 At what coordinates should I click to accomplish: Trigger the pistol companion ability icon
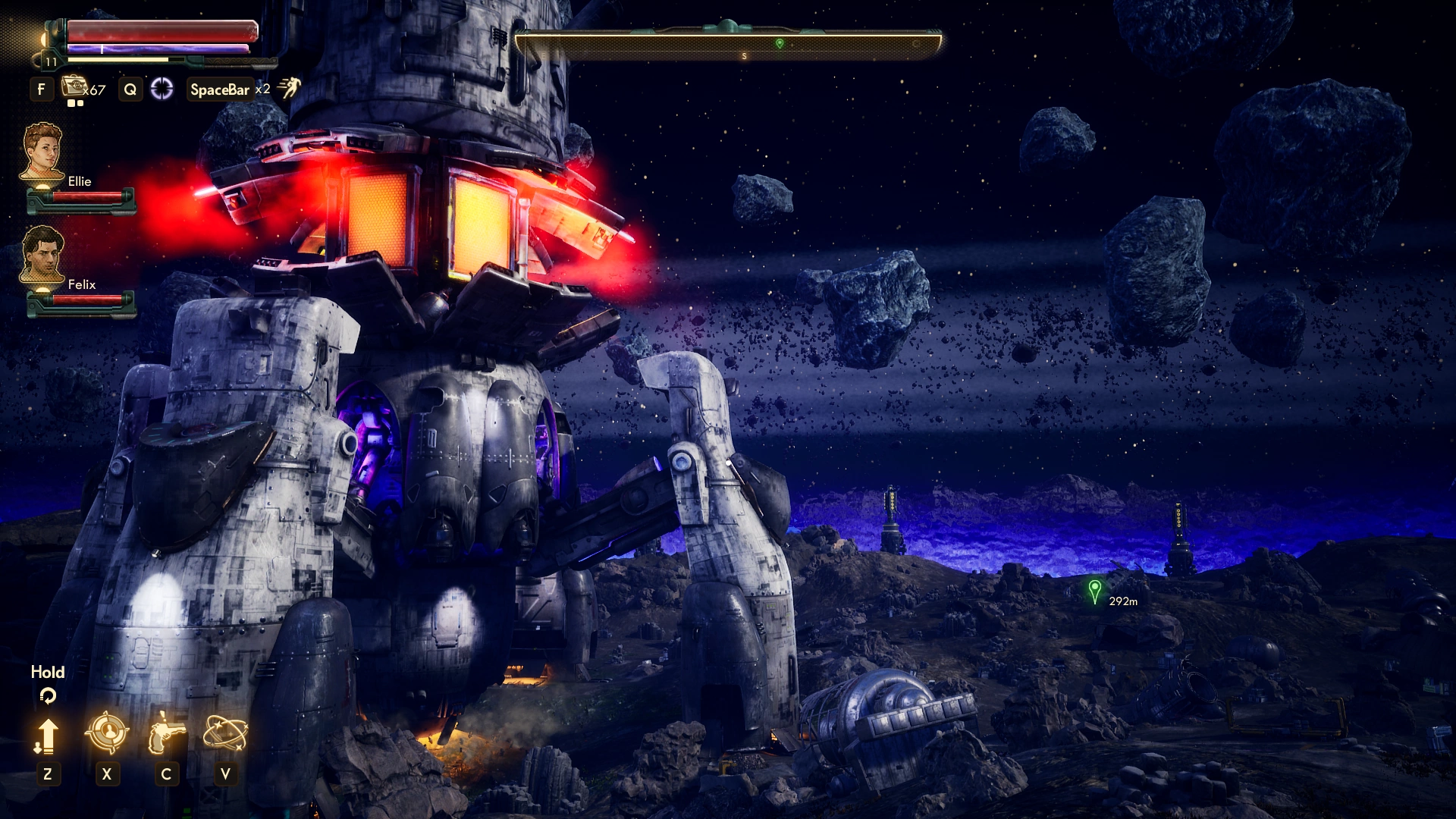point(166,733)
